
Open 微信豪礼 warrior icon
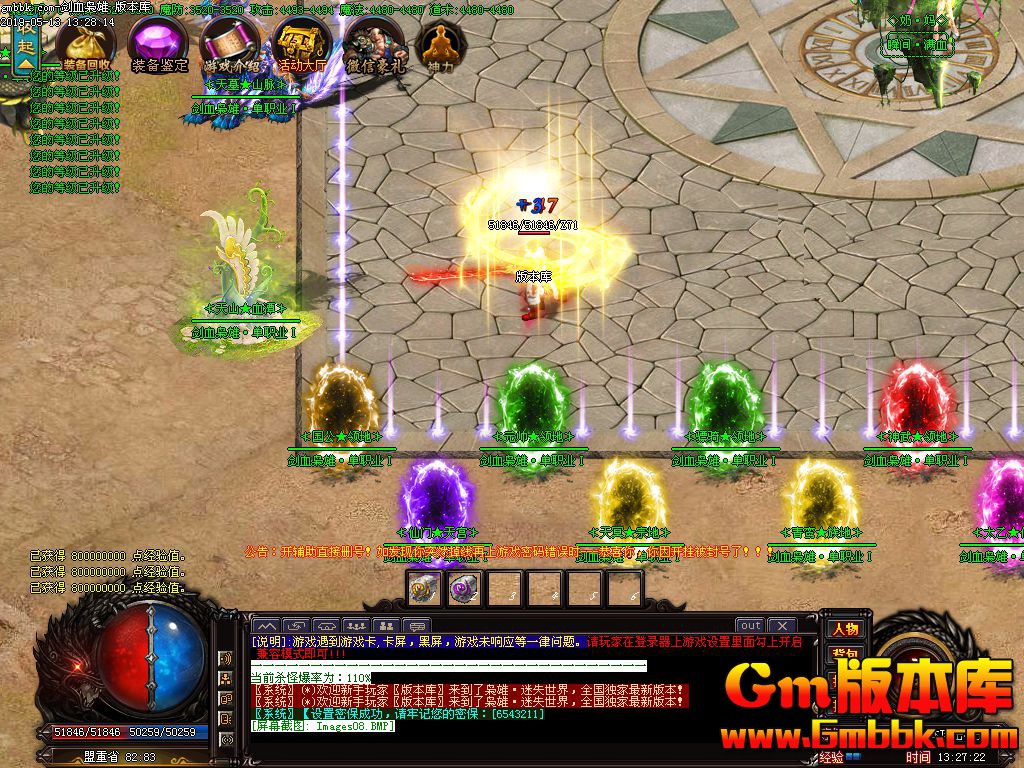click(x=375, y=43)
